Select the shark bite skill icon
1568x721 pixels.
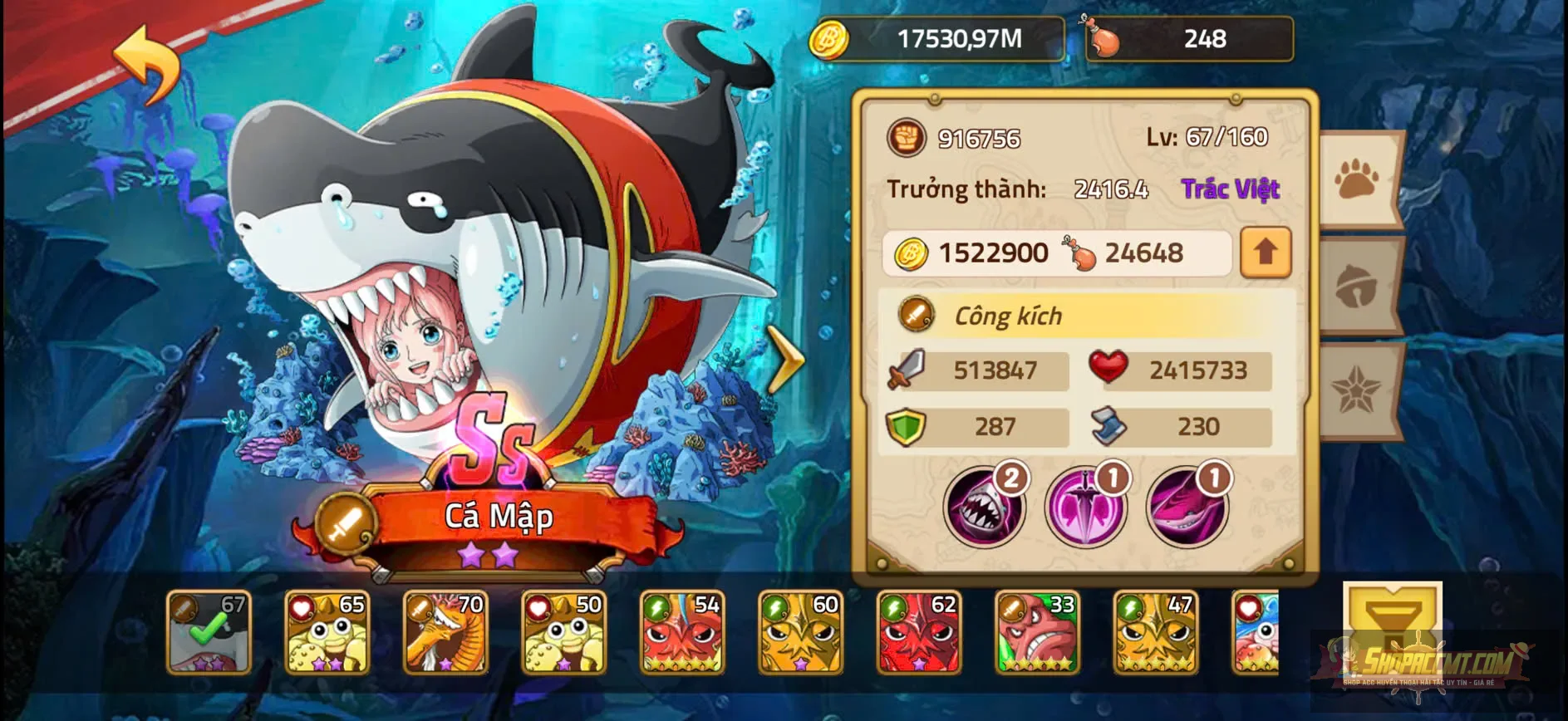pyautogui.click(x=986, y=505)
